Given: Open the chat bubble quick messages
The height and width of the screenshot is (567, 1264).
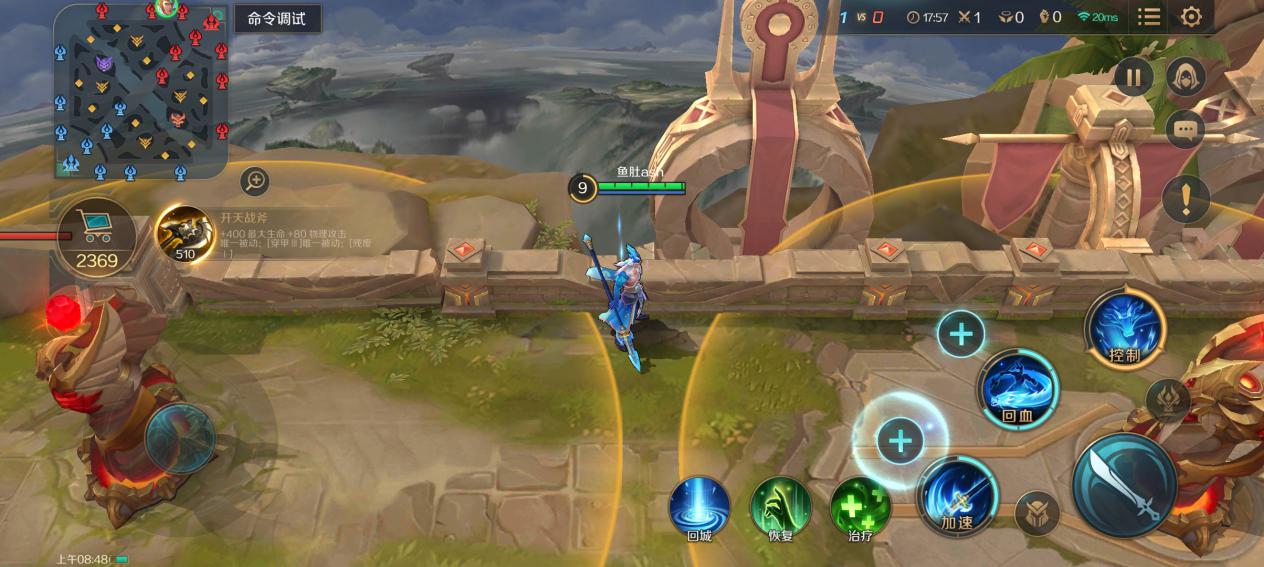Looking at the screenshot, I should [1186, 129].
